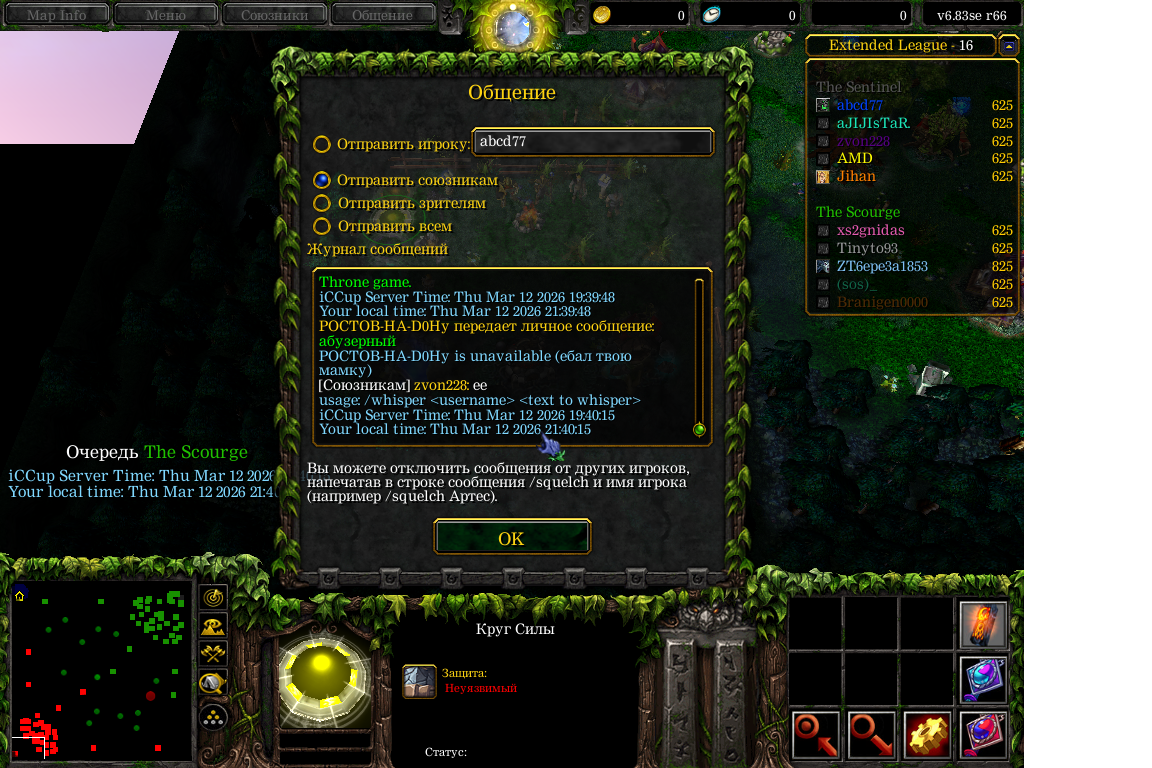Activate the minimap signal ping button
Viewport: 1152px width, 768px height.
213,597
